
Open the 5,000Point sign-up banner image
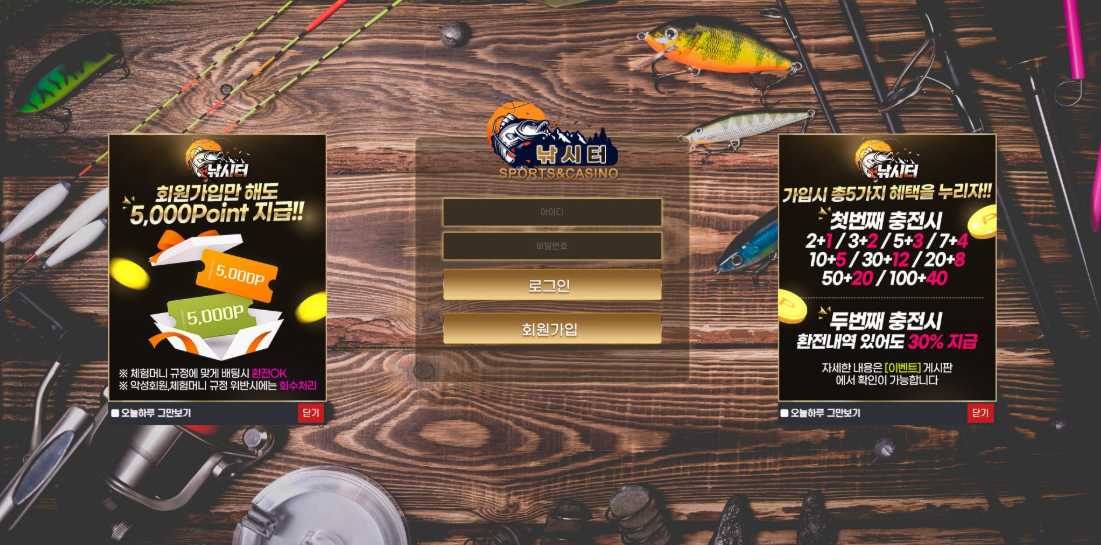(x=217, y=268)
